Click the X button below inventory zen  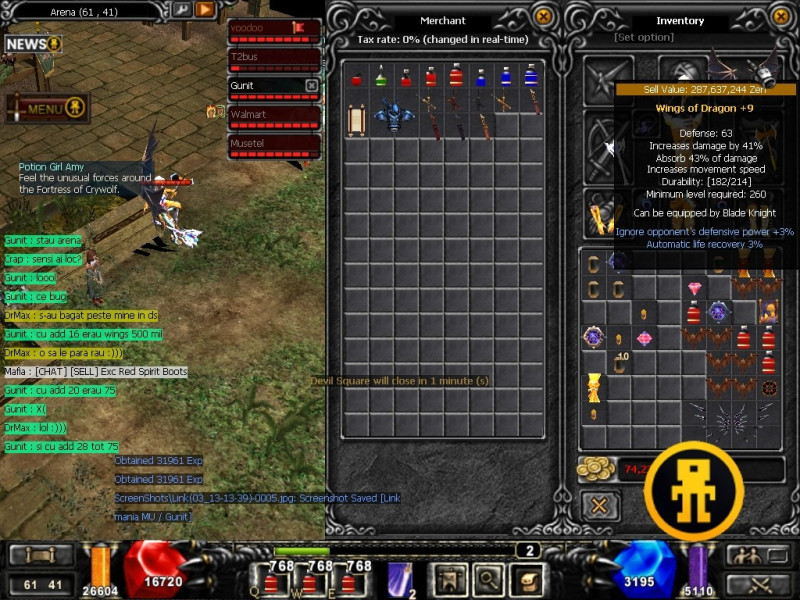[x=599, y=505]
